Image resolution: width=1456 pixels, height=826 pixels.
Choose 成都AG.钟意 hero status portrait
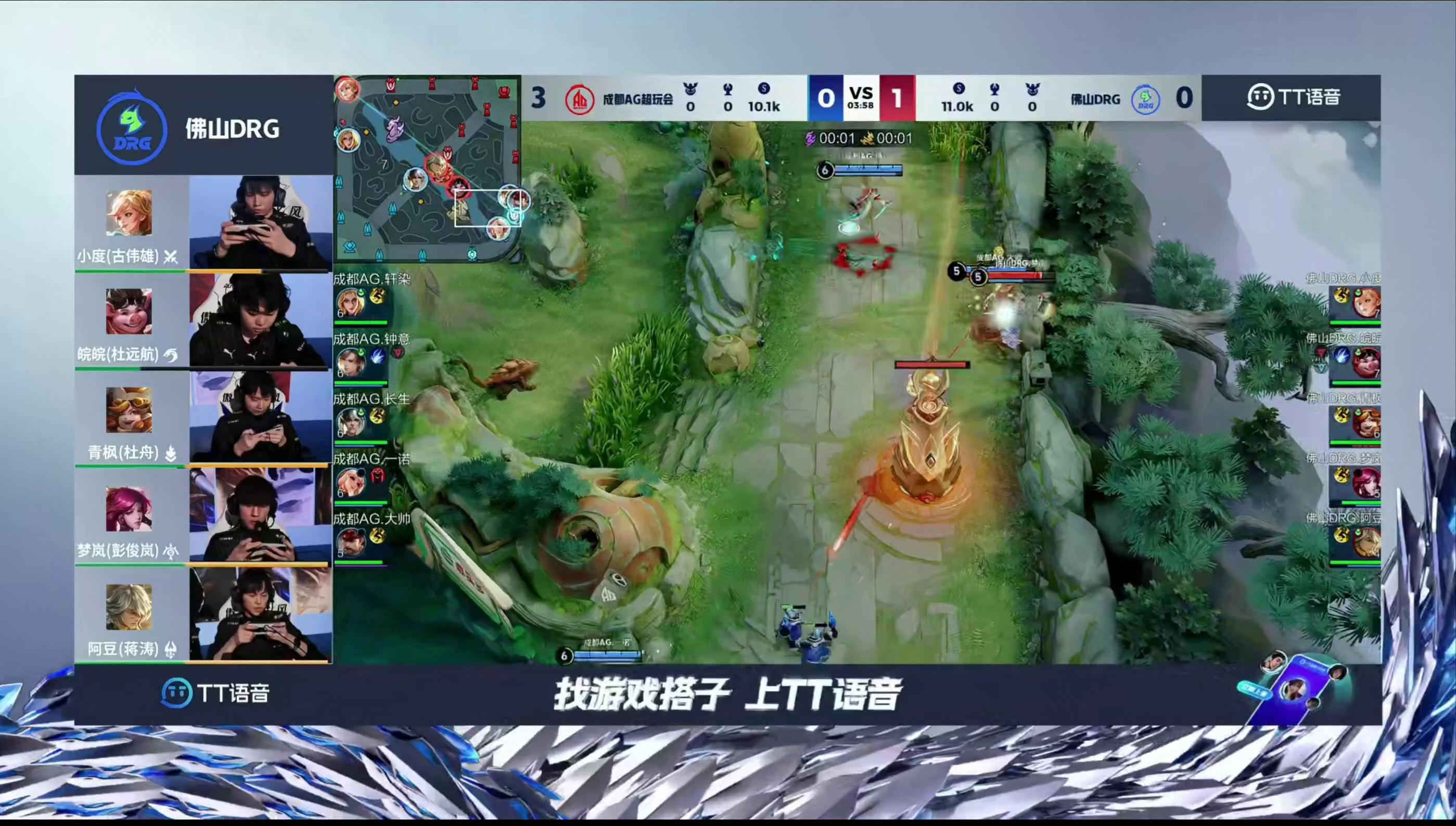[x=350, y=363]
